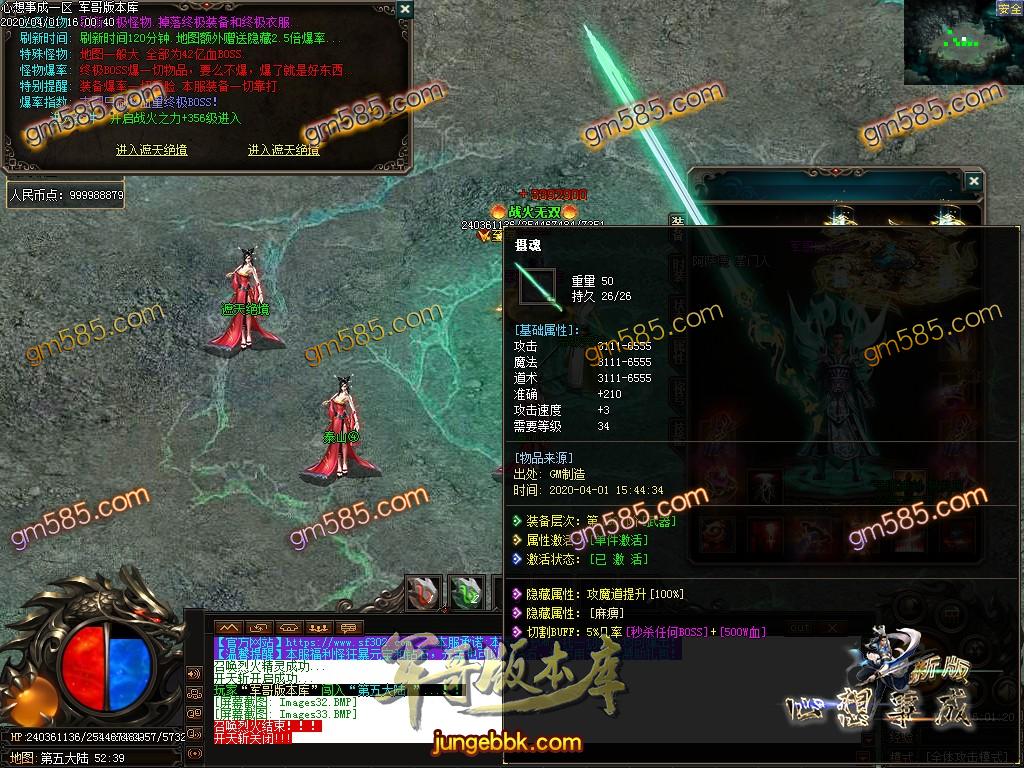Image resolution: width=1024 pixels, height=768 pixels.
Task: Choose the right 进入遮天绝境 link
Action: click(x=284, y=150)
